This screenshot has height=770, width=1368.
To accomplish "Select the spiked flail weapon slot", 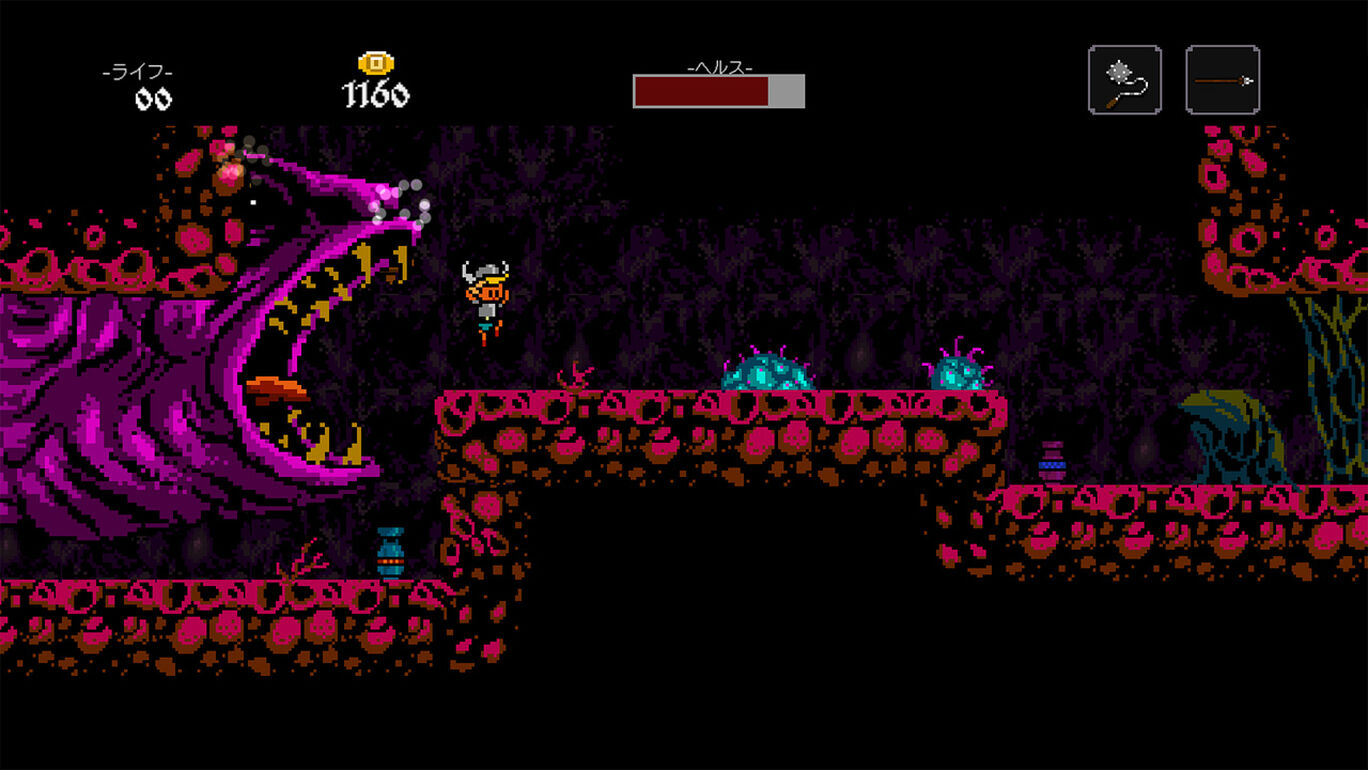I will (x=1125, y=80).
